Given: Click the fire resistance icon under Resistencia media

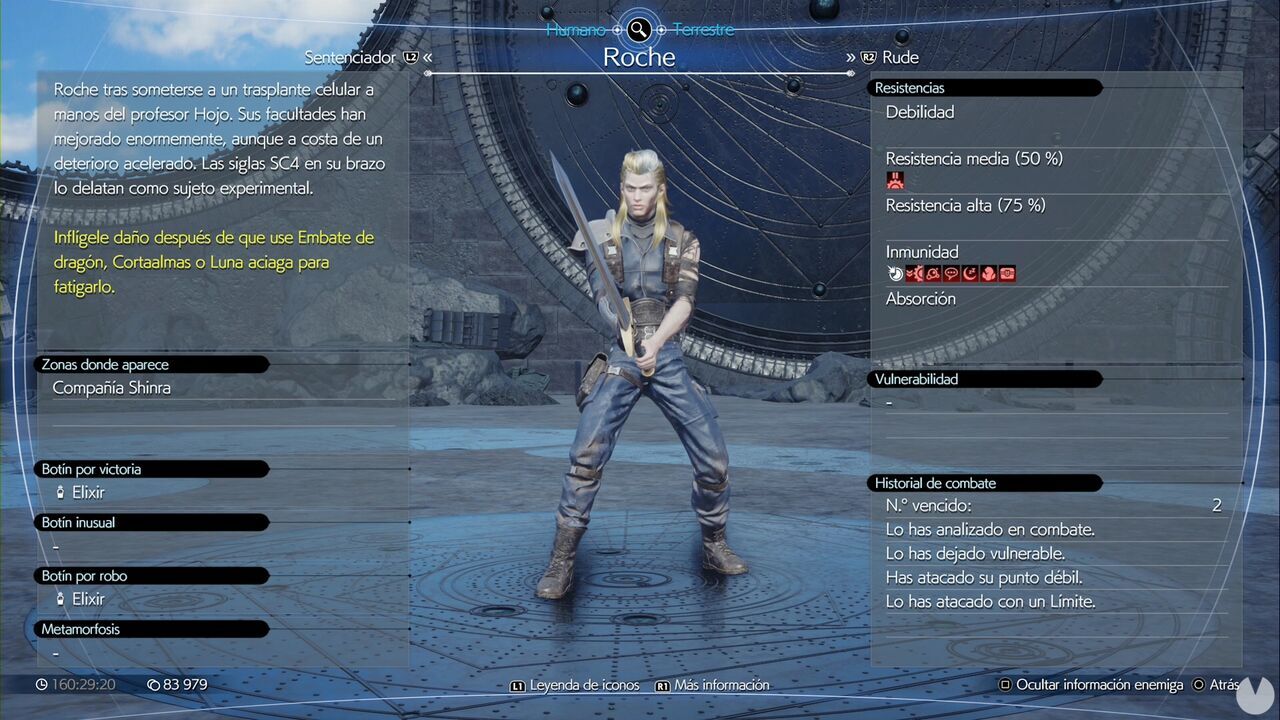Looking at the screenshot, I should tap(894, 180).
